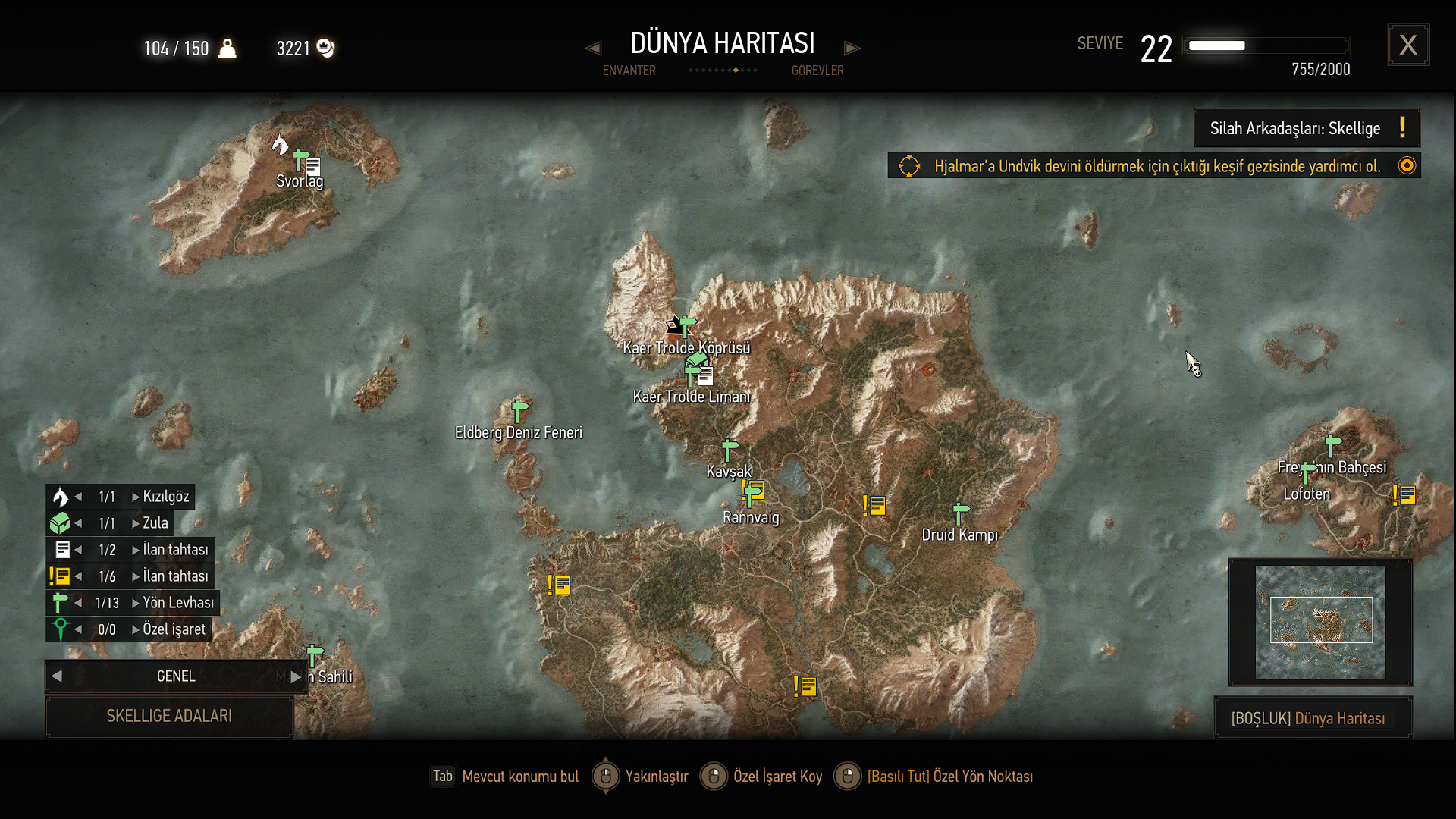The width and height of the screenshot is (1456, 819).
Task: Select the Özel işaret legend entry
Action: click(x=174, y=629)
